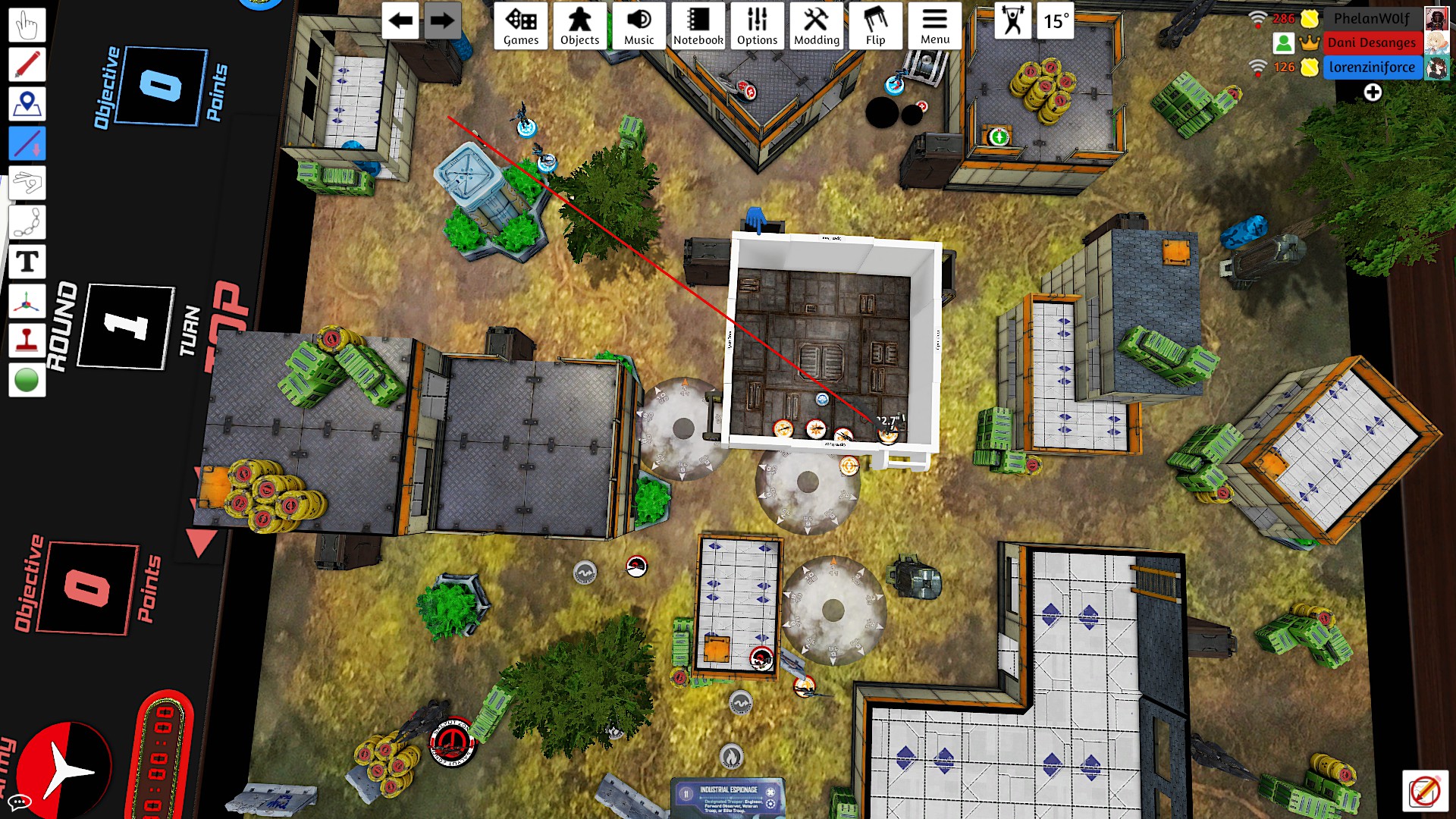Open the Objects menu
The height and width of the screenshot is (819, 1456).
click(x=579, y=26)
